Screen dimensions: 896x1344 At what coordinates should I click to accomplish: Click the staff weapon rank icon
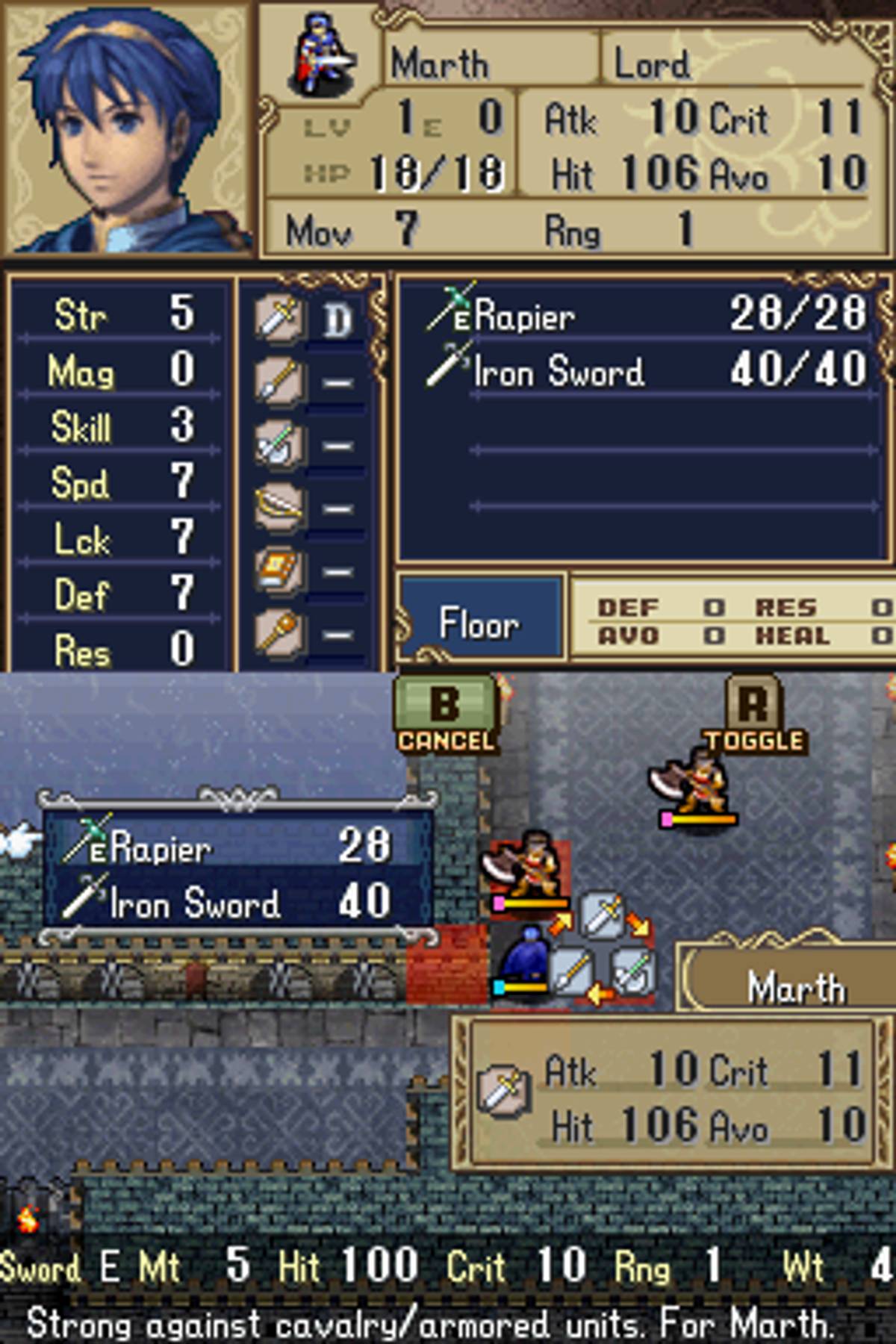point(279,633)
